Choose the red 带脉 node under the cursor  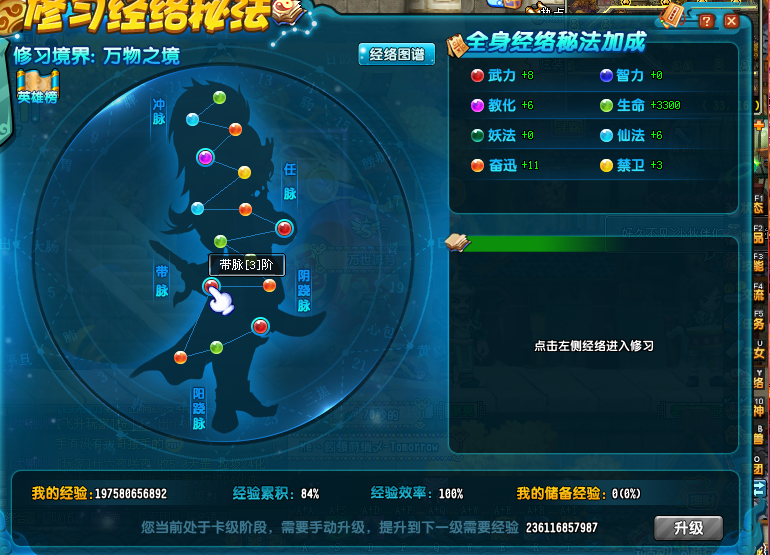coord(211,287)
